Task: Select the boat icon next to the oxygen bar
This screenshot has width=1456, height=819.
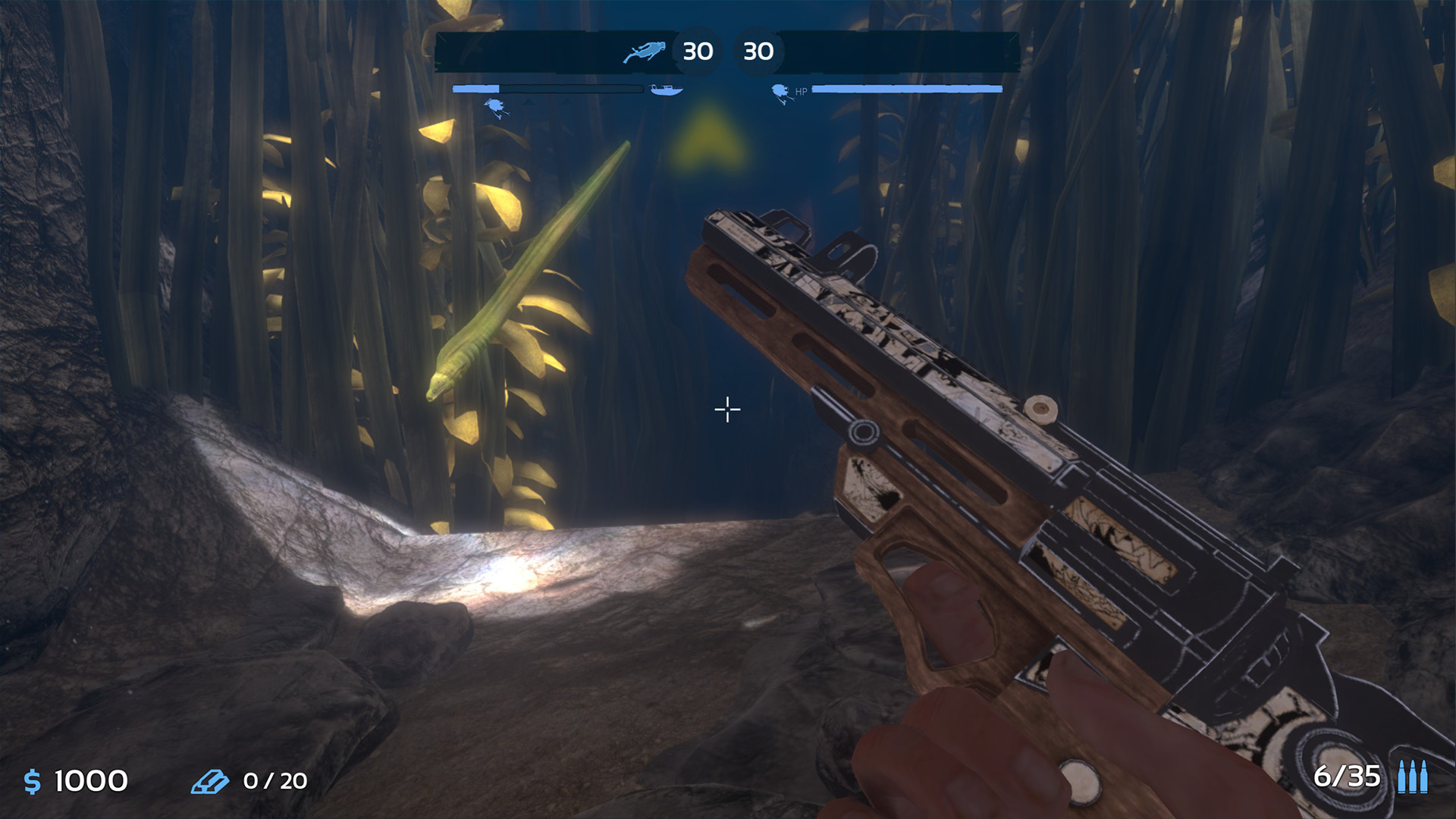Action: click(x=667, y=89)
